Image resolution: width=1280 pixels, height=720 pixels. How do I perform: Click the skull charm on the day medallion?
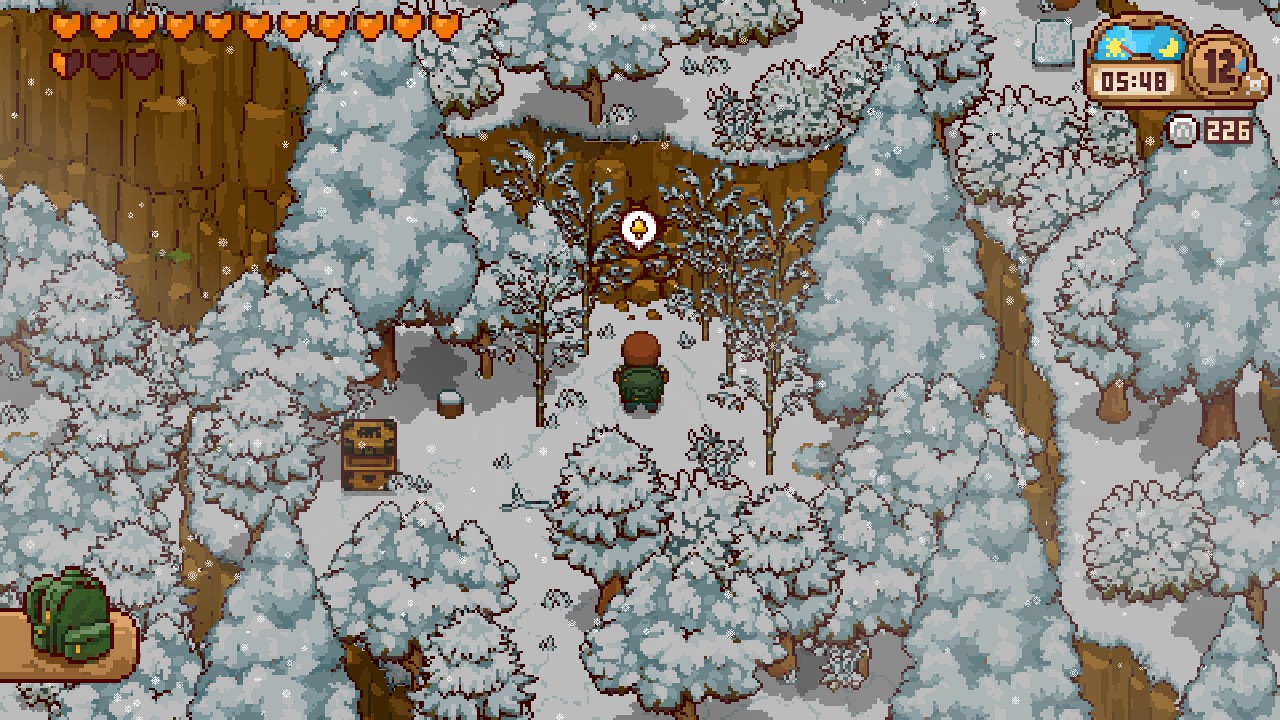click(1255, 85)
